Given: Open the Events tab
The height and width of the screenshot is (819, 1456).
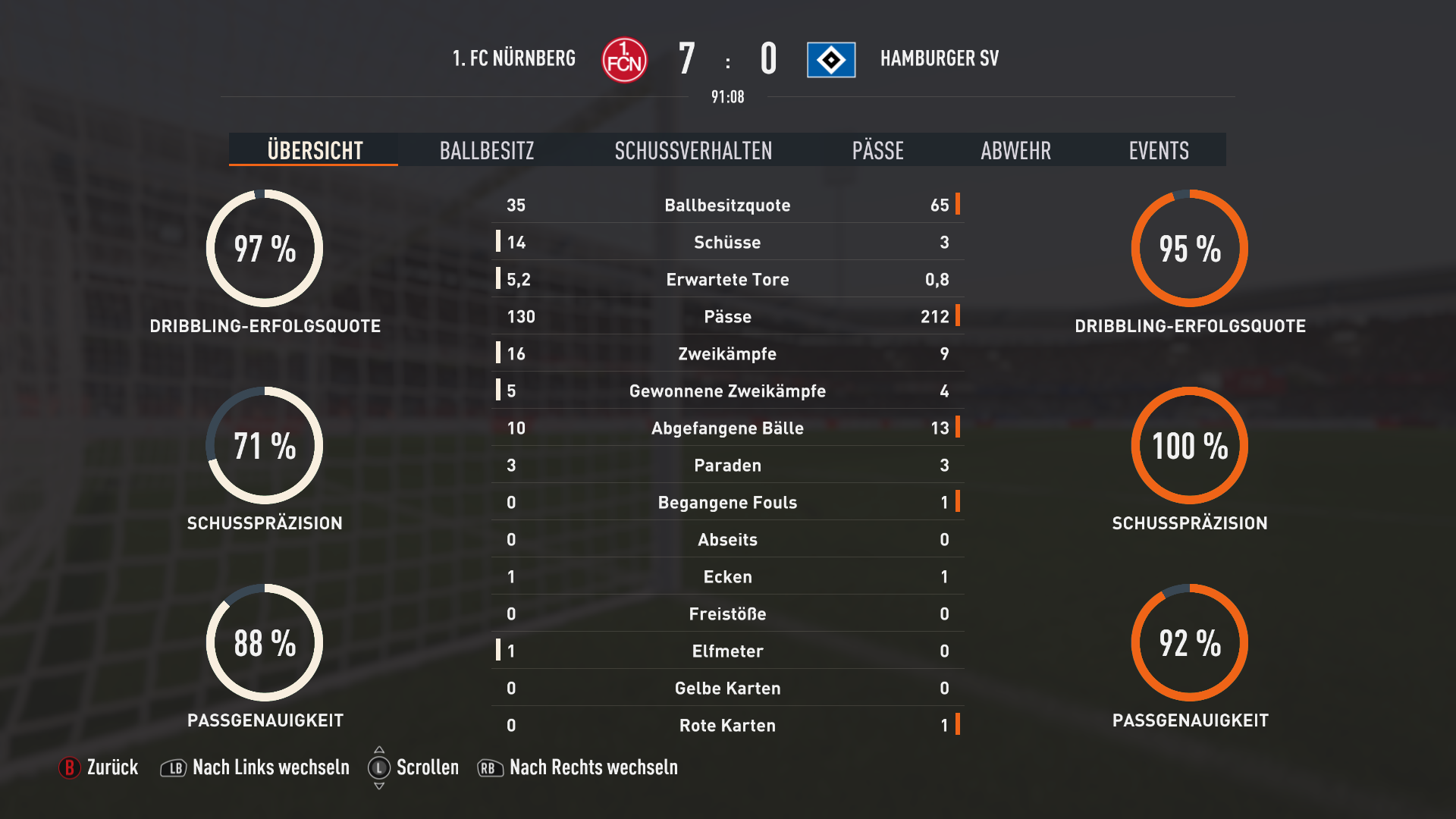Looking at the screenshot, I should tap(1158, 150).
